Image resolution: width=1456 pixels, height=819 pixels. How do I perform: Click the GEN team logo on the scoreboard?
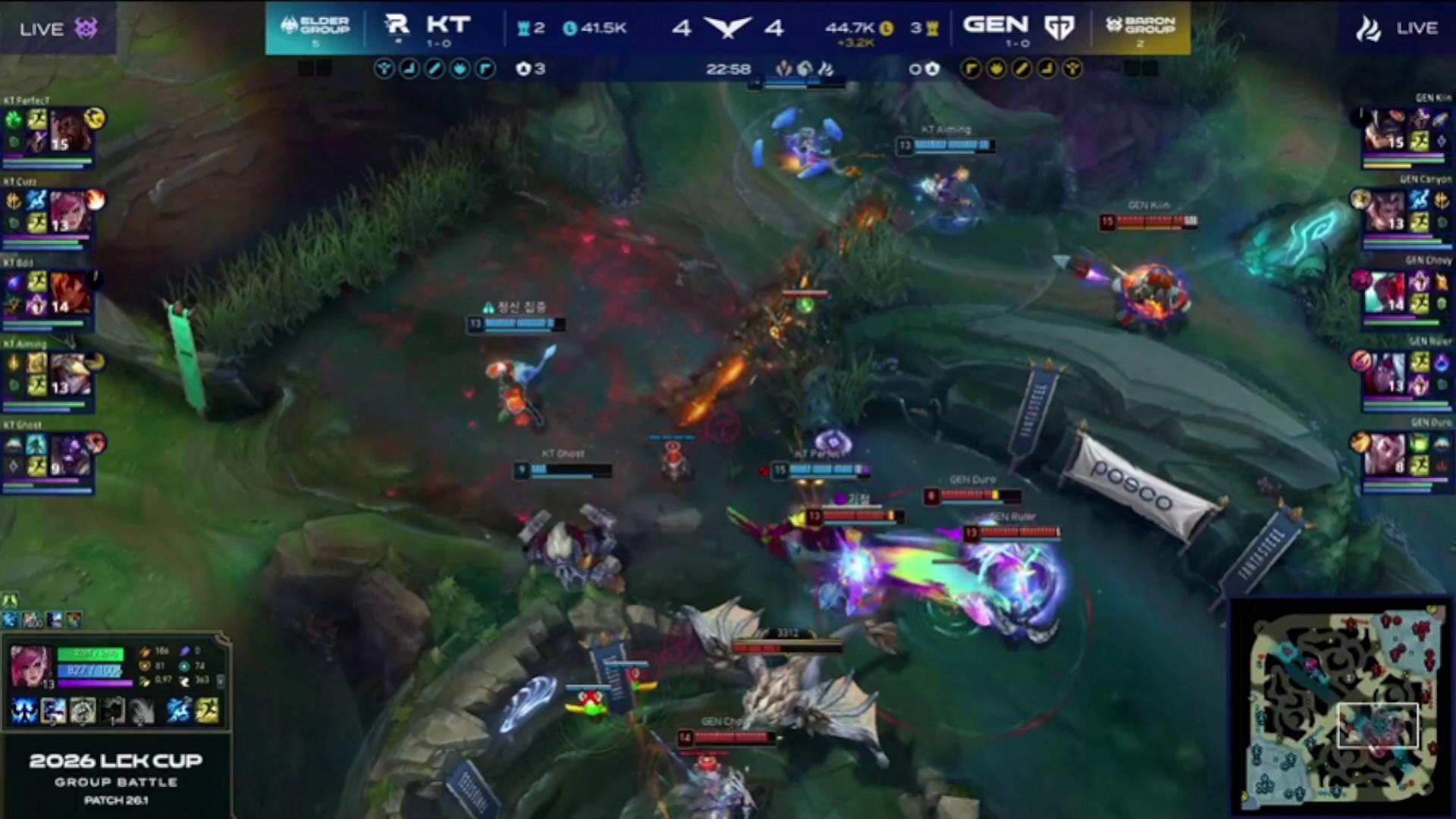click(x=1059, y=27)
